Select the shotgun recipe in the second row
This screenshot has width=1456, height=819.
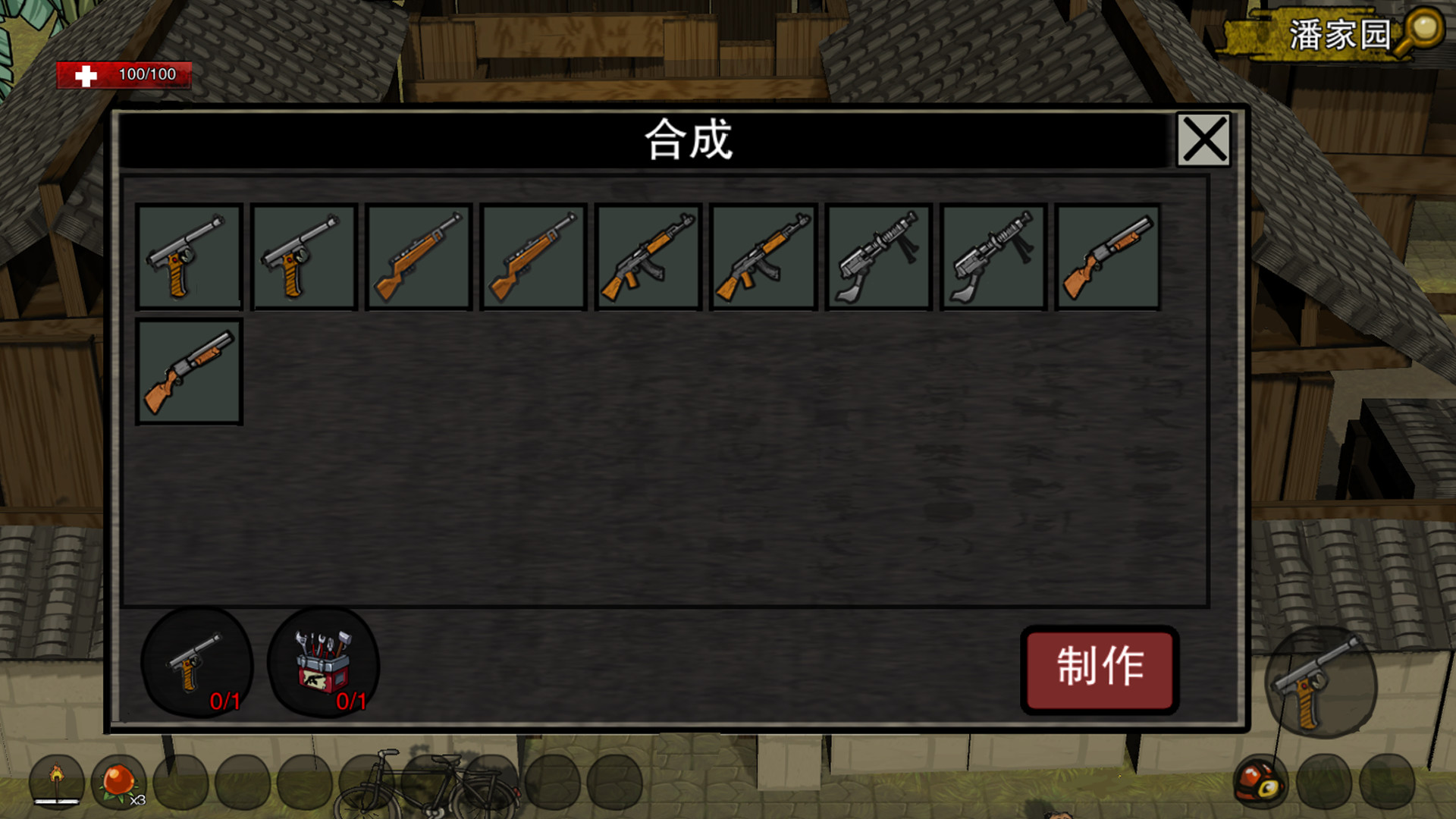(x=190, y=372)
